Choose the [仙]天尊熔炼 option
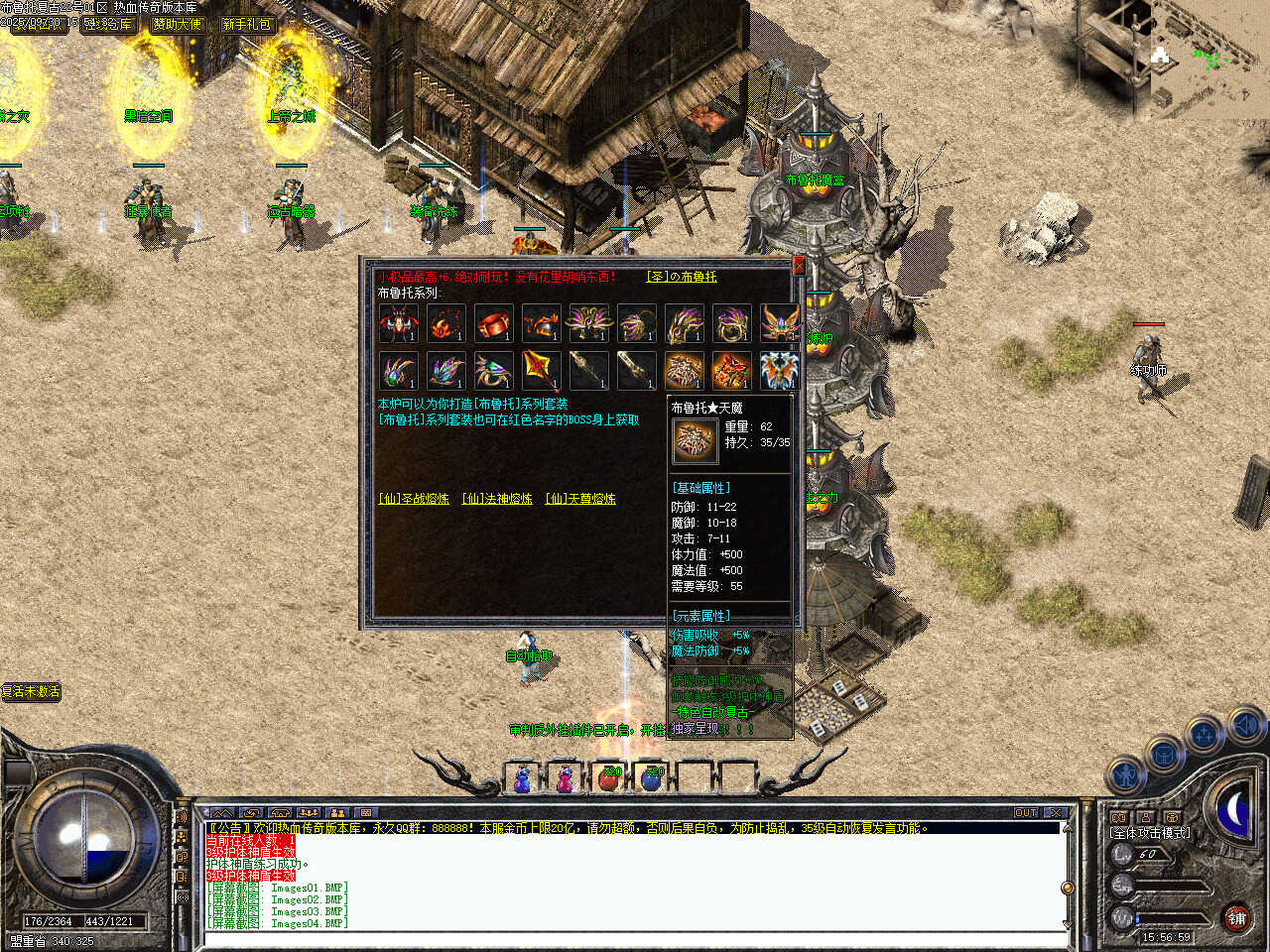1270x952 pixels. (580, 499)
